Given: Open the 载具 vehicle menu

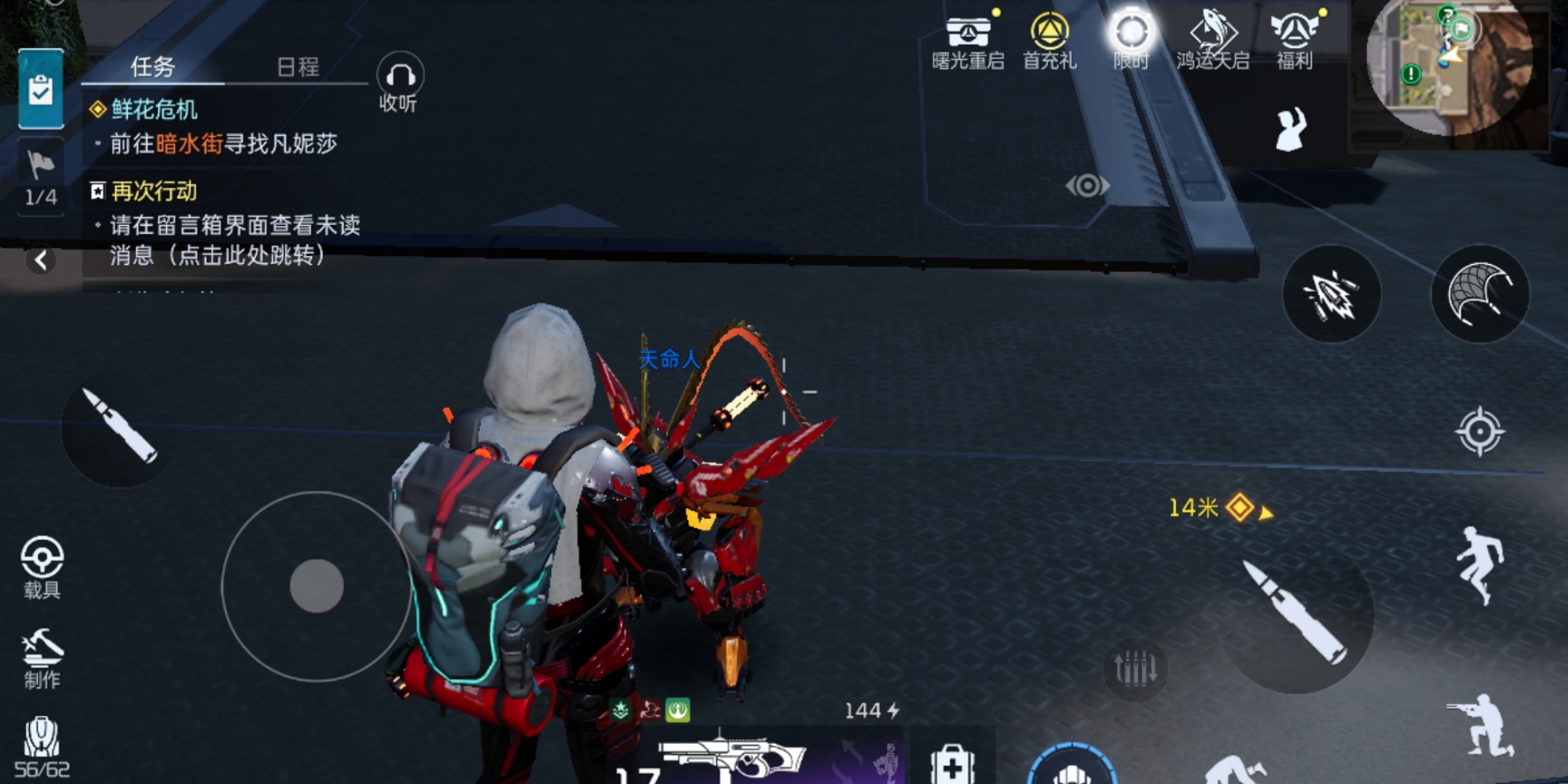Looking at the screenshot, I should (x=42, y=567).
